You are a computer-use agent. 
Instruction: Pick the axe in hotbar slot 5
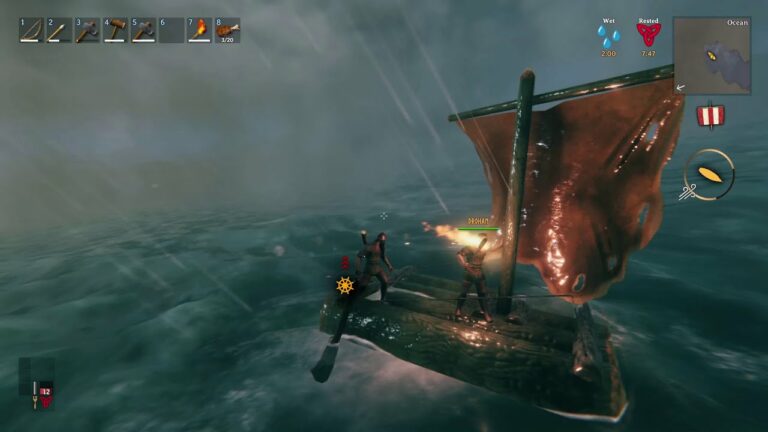pos(144,30)
